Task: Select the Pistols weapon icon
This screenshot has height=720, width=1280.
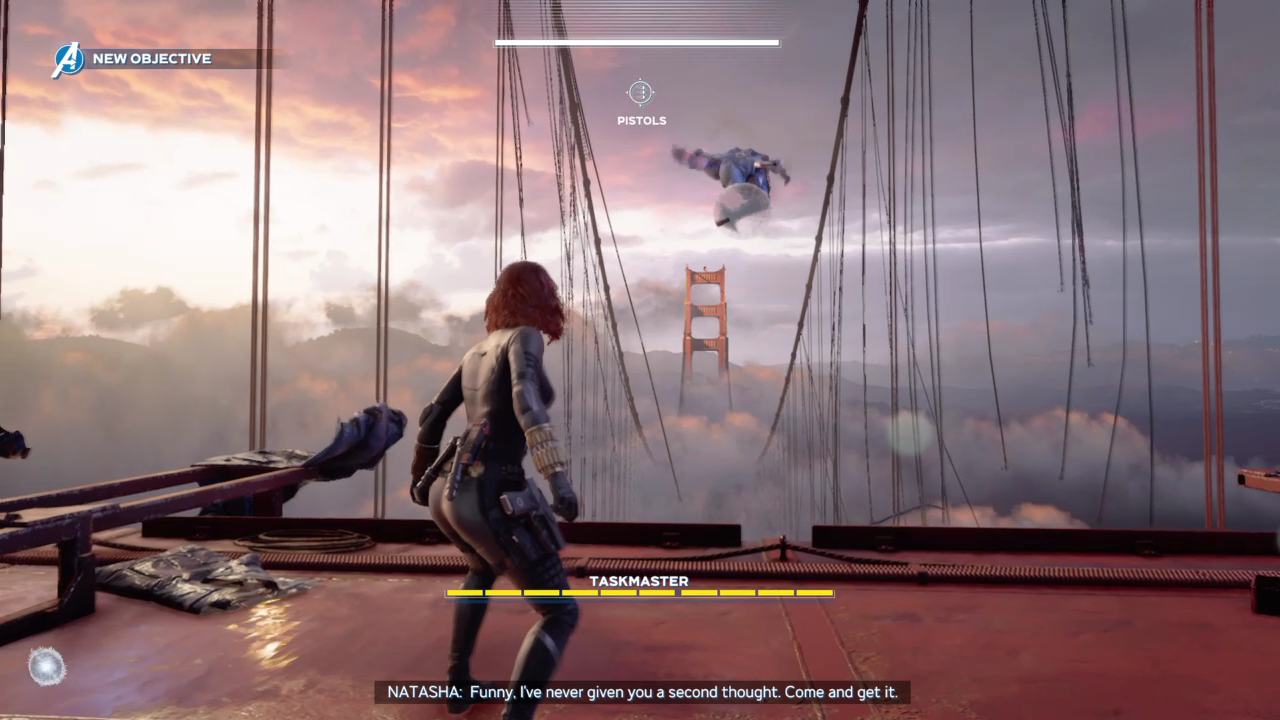Action: point(640,93)
